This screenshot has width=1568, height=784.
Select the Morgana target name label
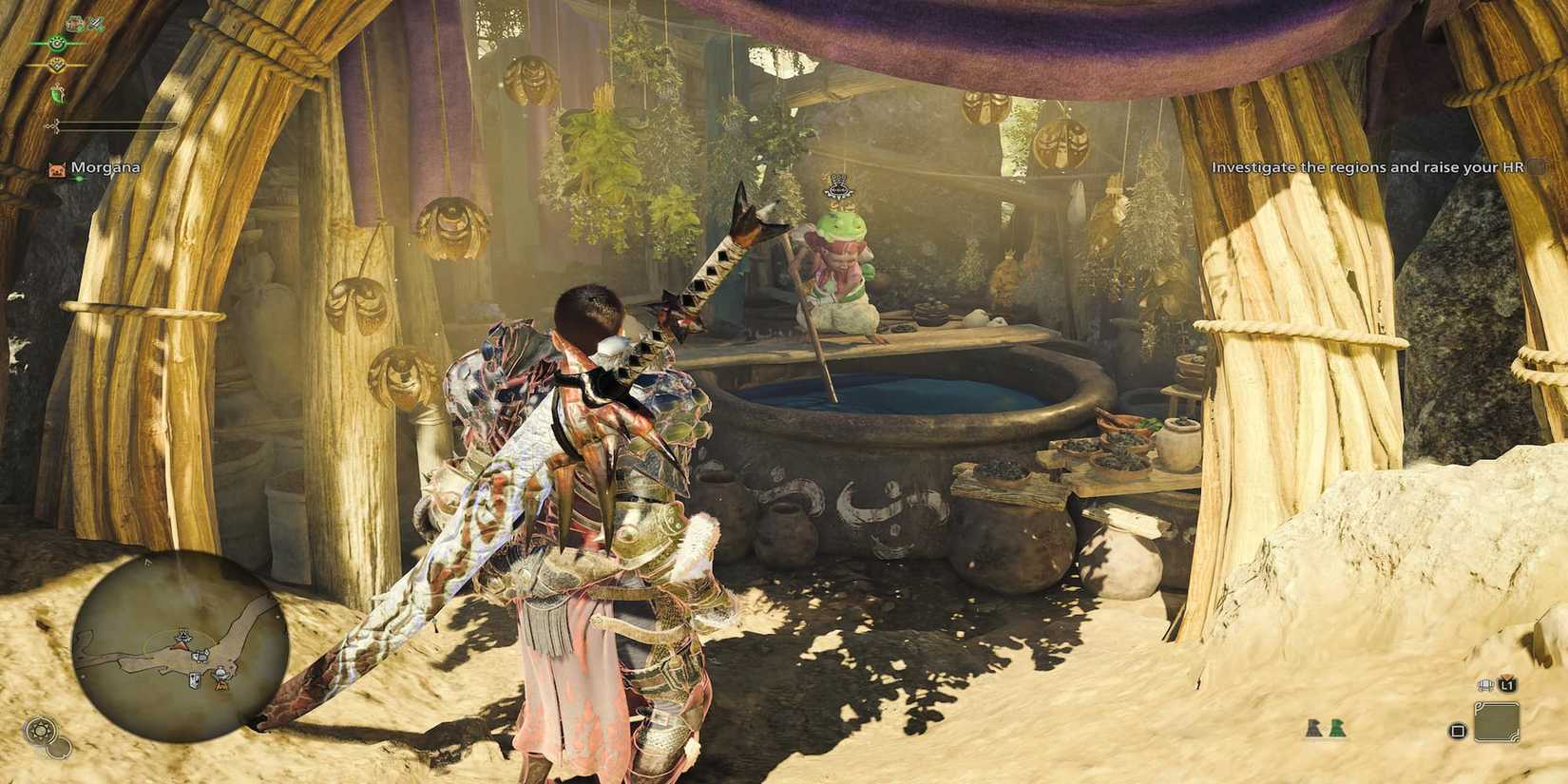tap(106, 167)
